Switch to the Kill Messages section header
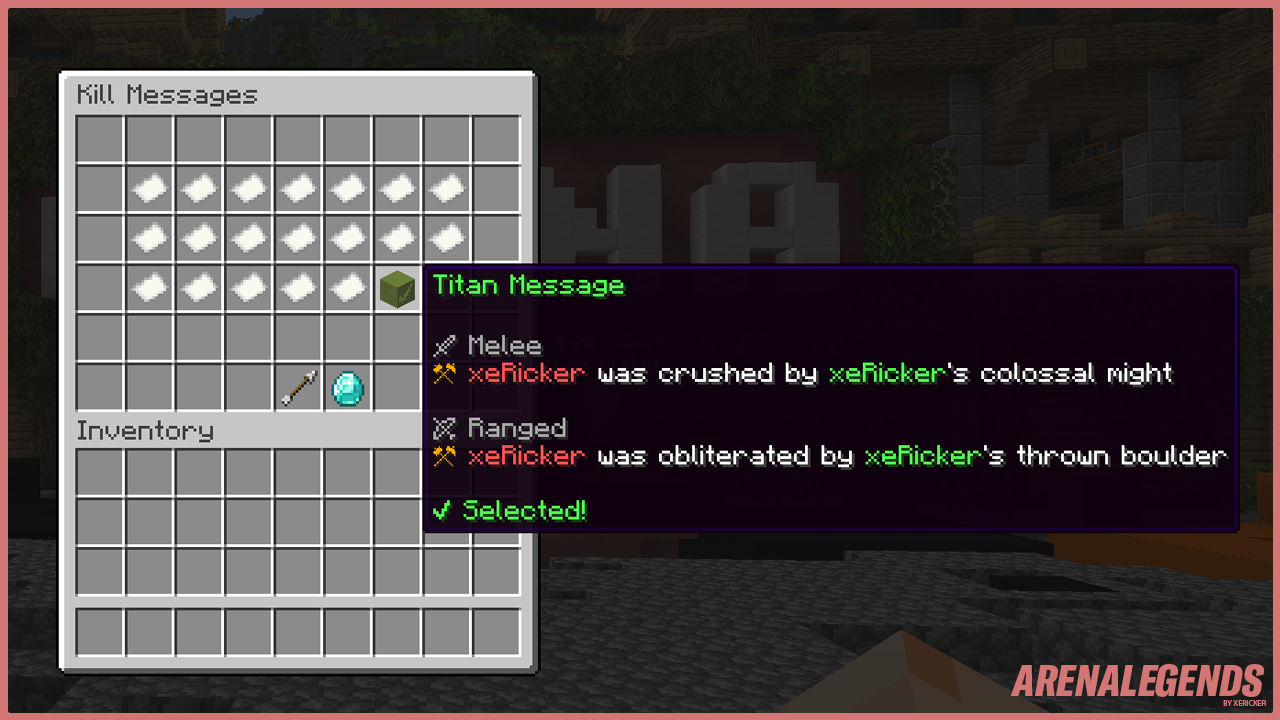Screen dimensions: 1280x720 (166, 95)
